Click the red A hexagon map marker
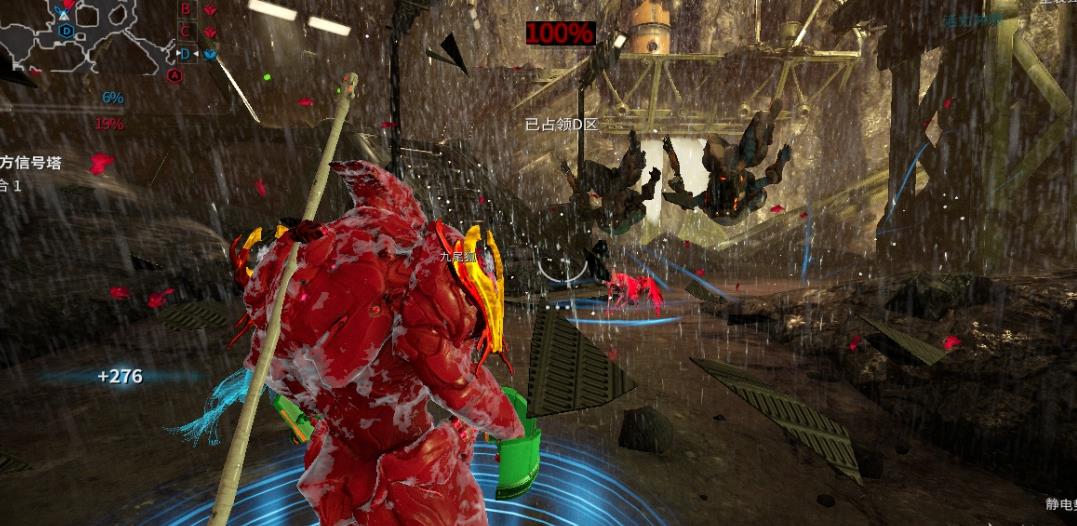1077x526 pixels. pyautogui.click(x=175, y=74)
